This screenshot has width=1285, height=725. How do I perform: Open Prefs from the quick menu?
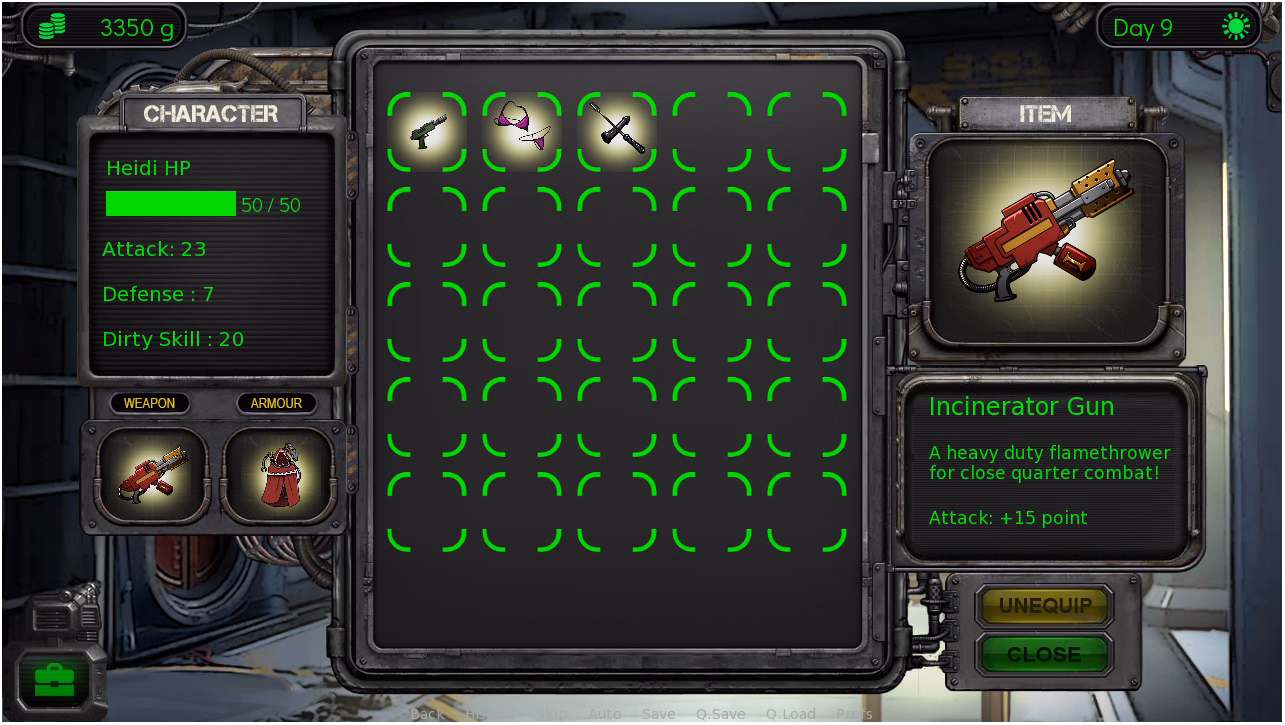point(854,714)
